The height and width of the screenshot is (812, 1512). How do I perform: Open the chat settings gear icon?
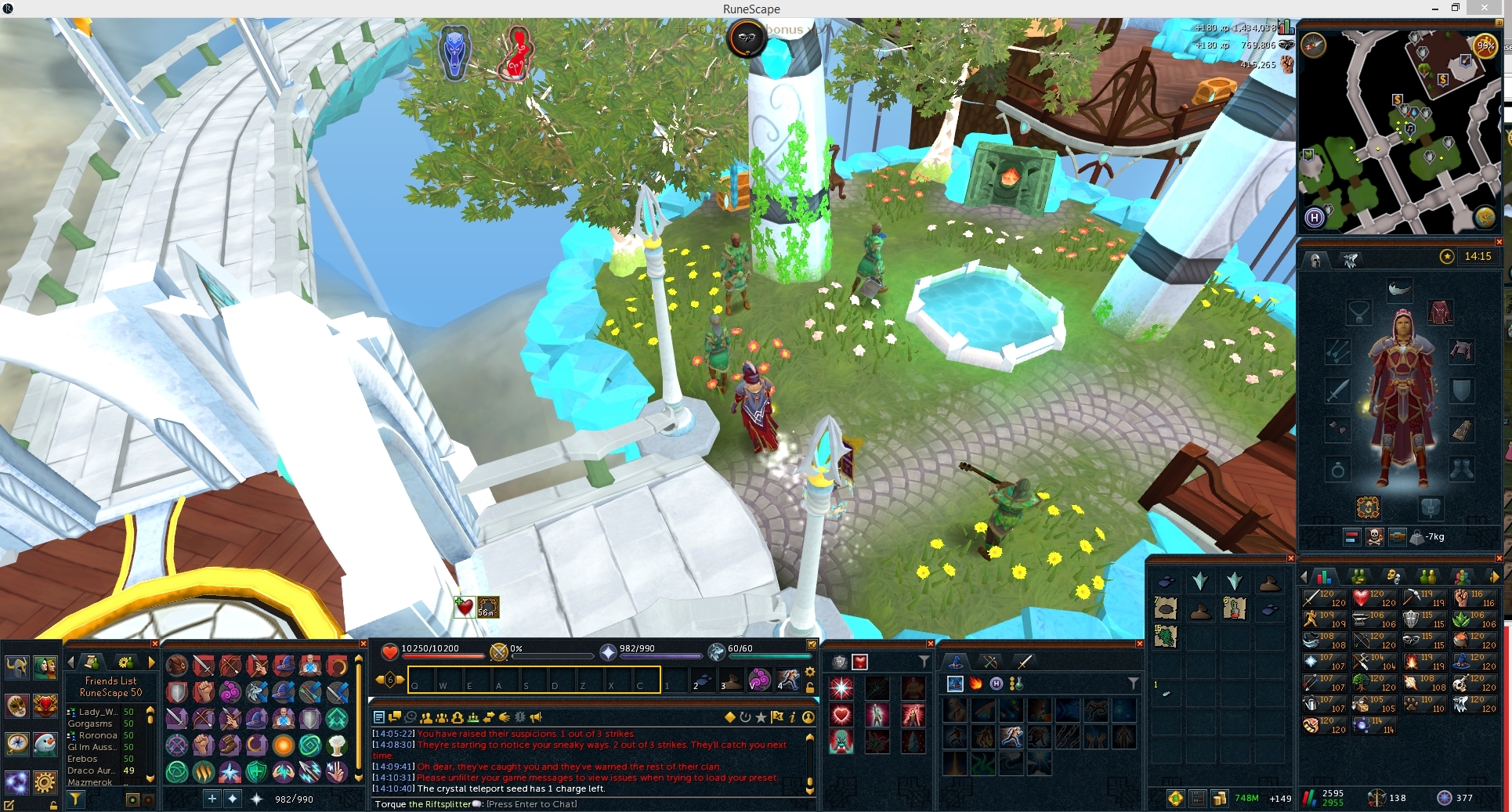[811, 672]
